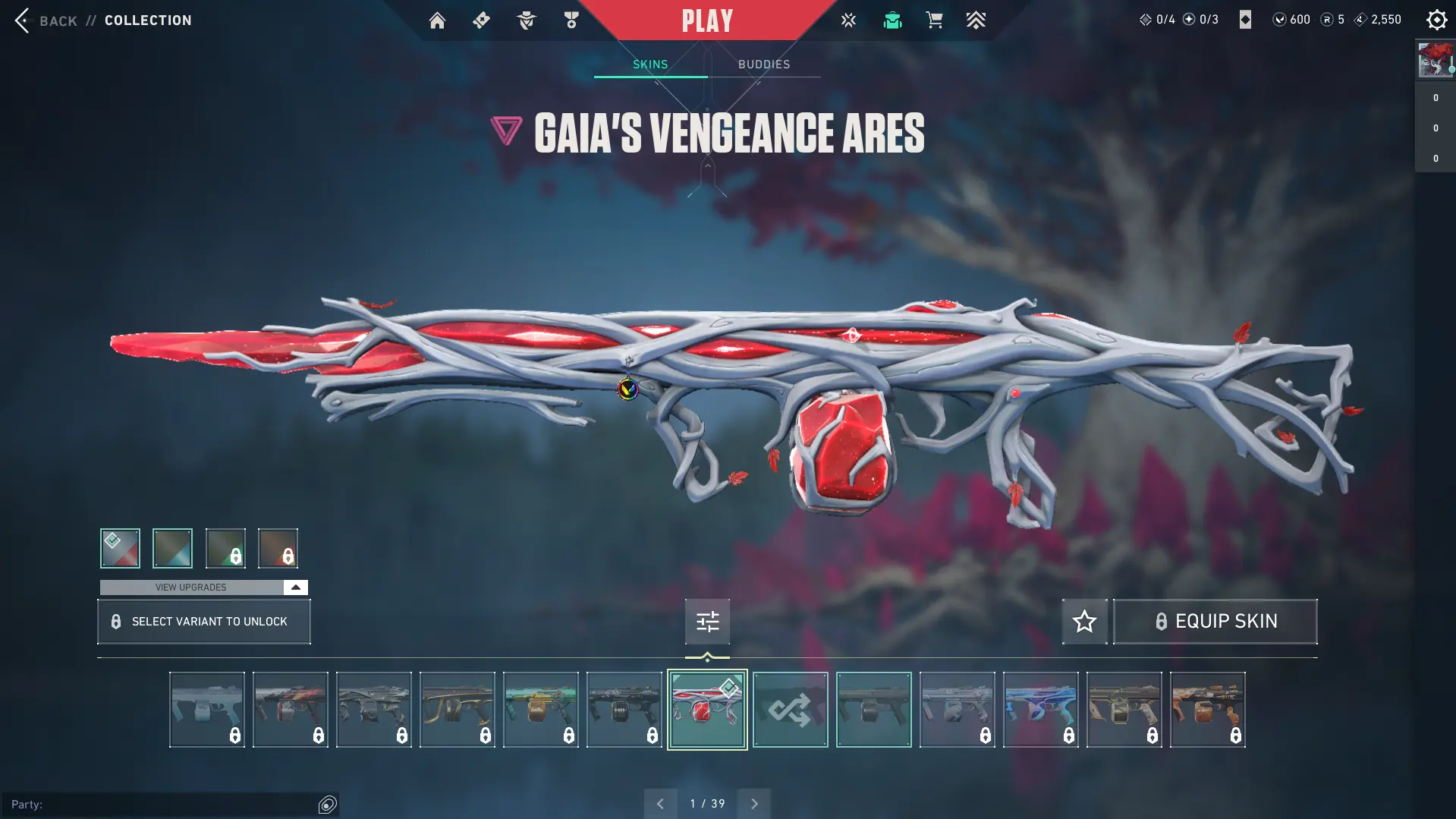Open the settings gear icon
The width and height of the screenshot is (1456, 819).
click(1436, 20)
